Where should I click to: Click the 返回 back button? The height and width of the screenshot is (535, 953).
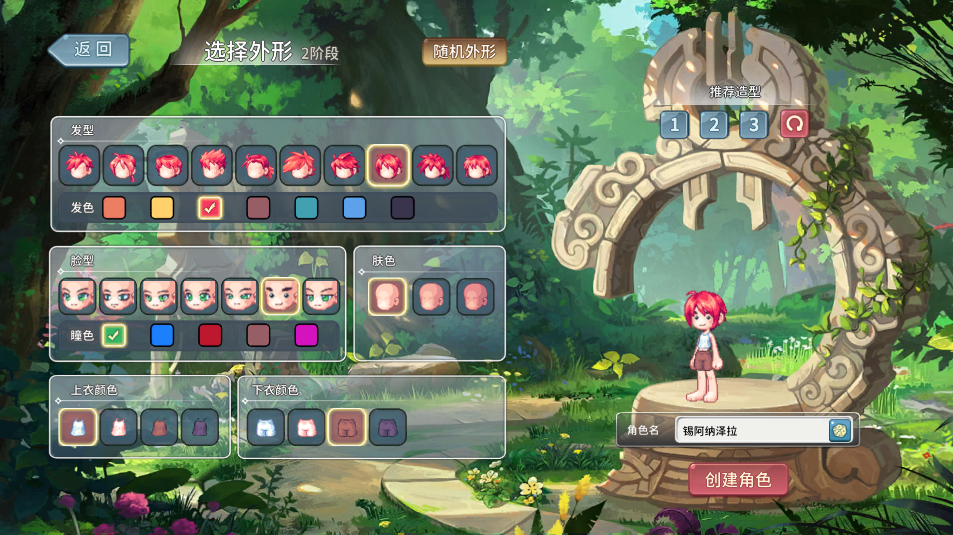90,50
